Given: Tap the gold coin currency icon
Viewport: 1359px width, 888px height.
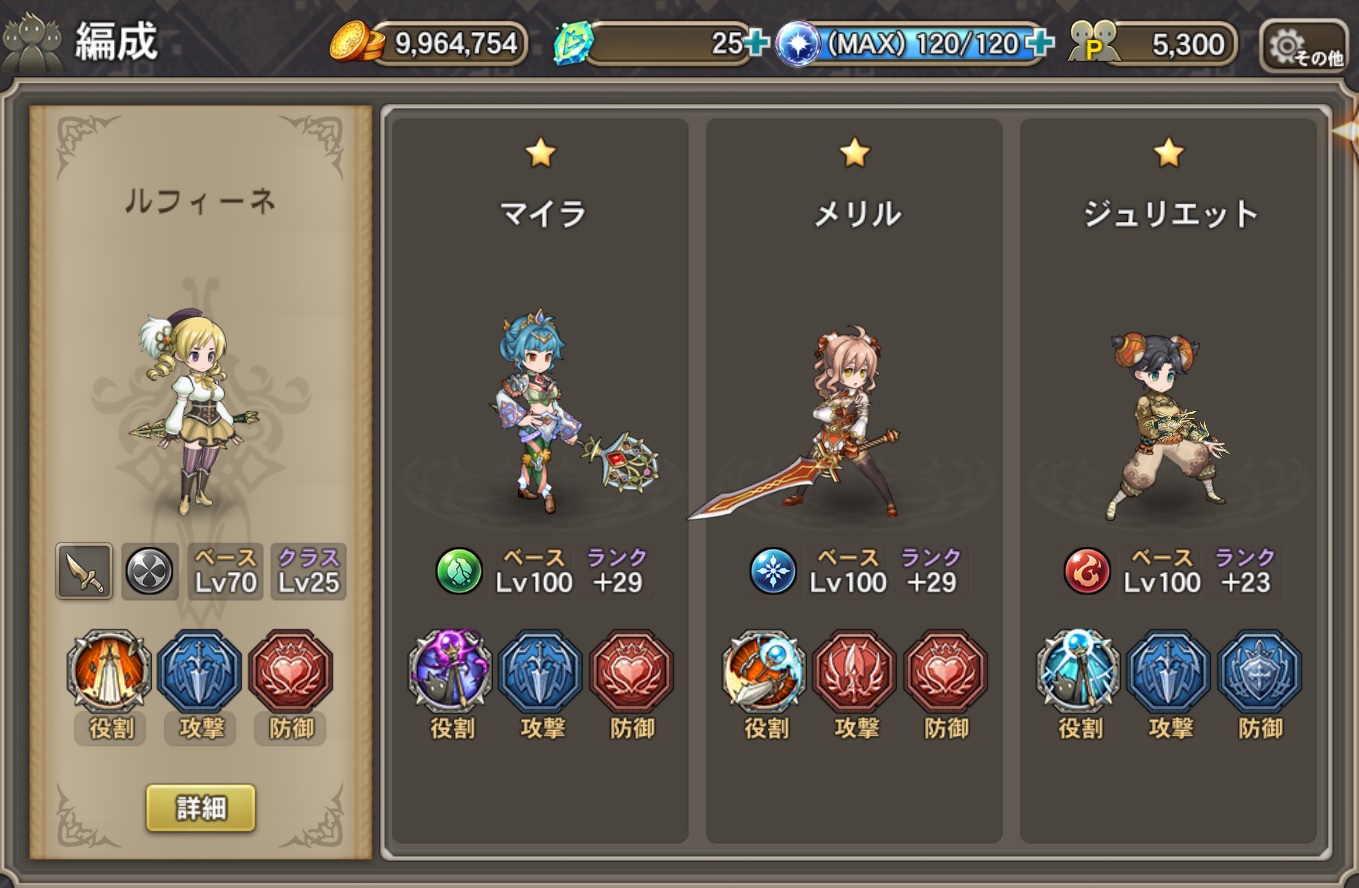Looking at the screenshot, I should [355, 43].
